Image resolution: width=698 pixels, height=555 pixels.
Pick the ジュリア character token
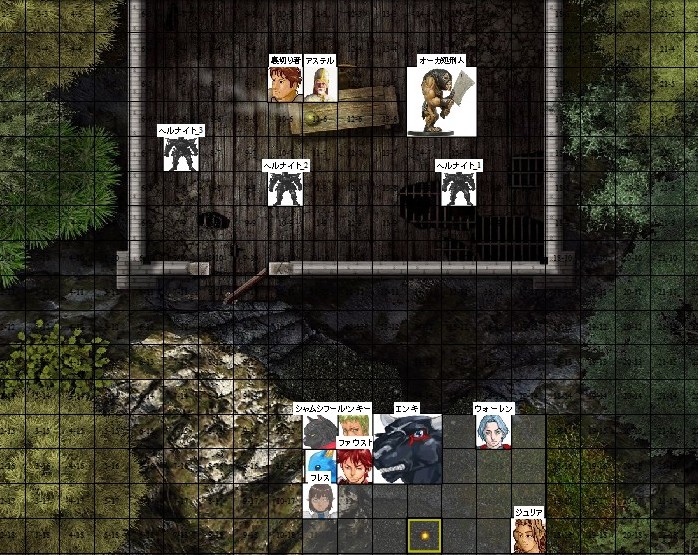(x=527, y=535)
